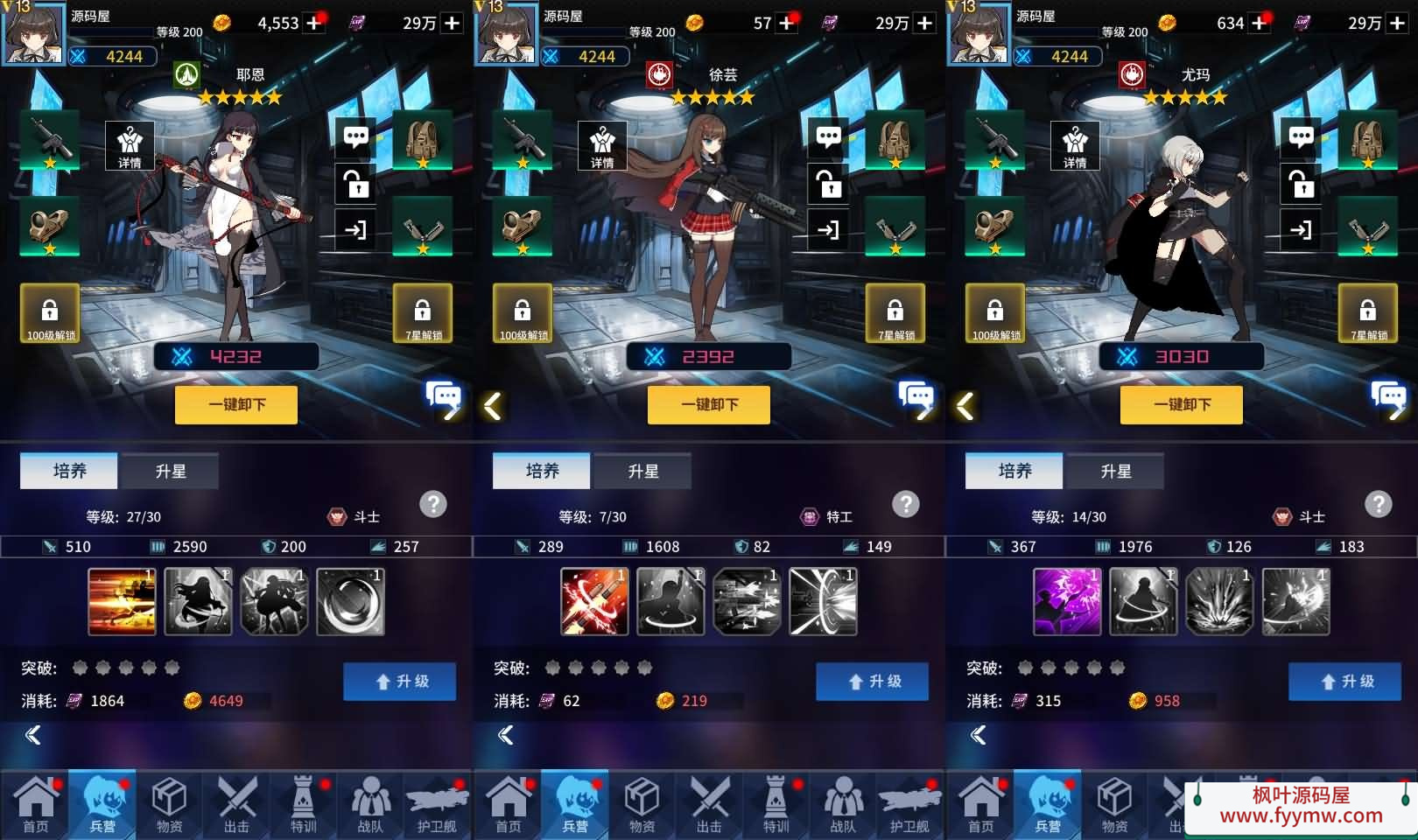Open 耶恩's assault rifle equipment slot
Image resolution: width=1418 pixels, height=840 pixels.
point(50,140)
